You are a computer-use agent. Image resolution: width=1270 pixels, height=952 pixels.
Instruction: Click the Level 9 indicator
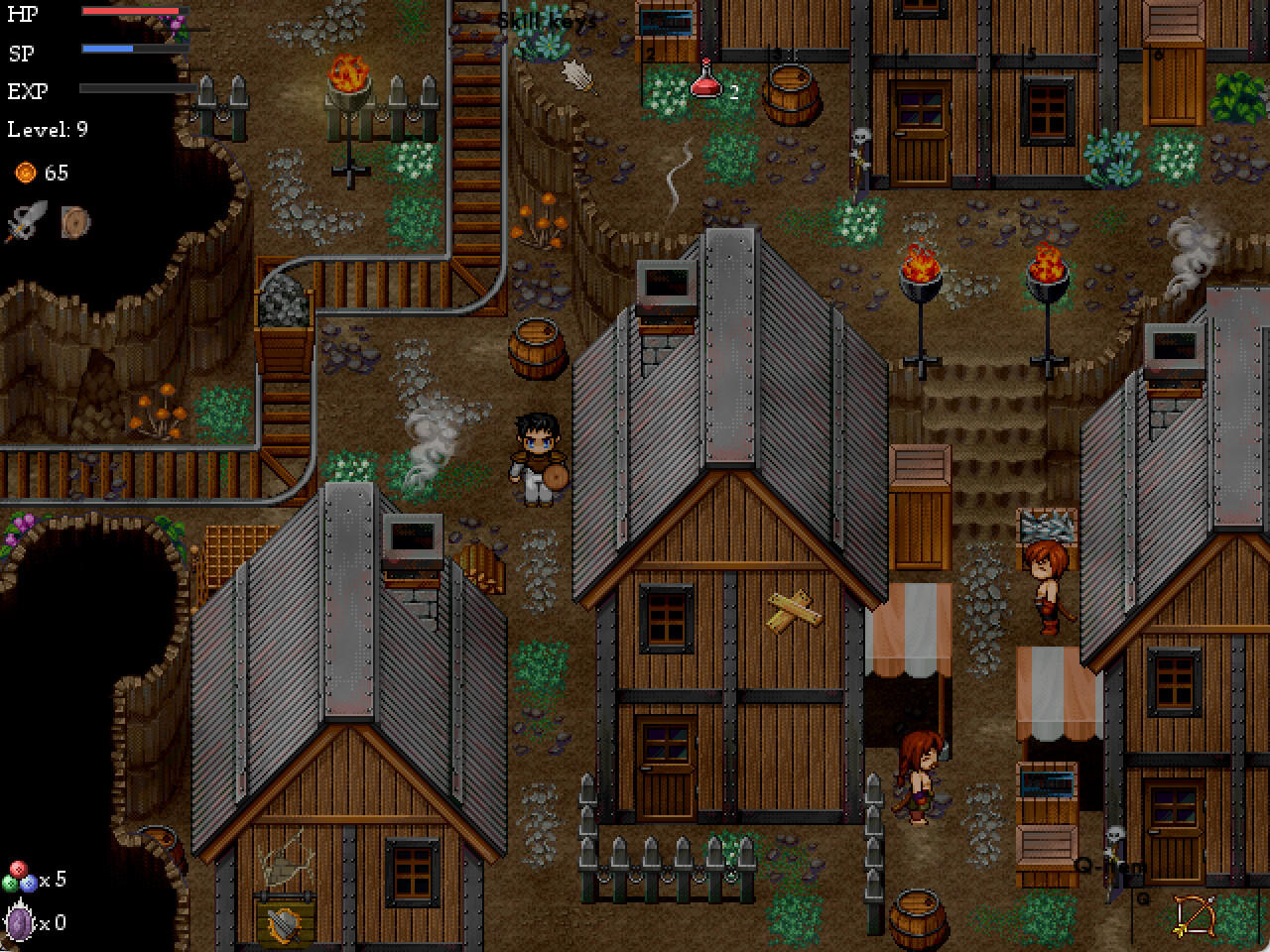click(46, 129)
